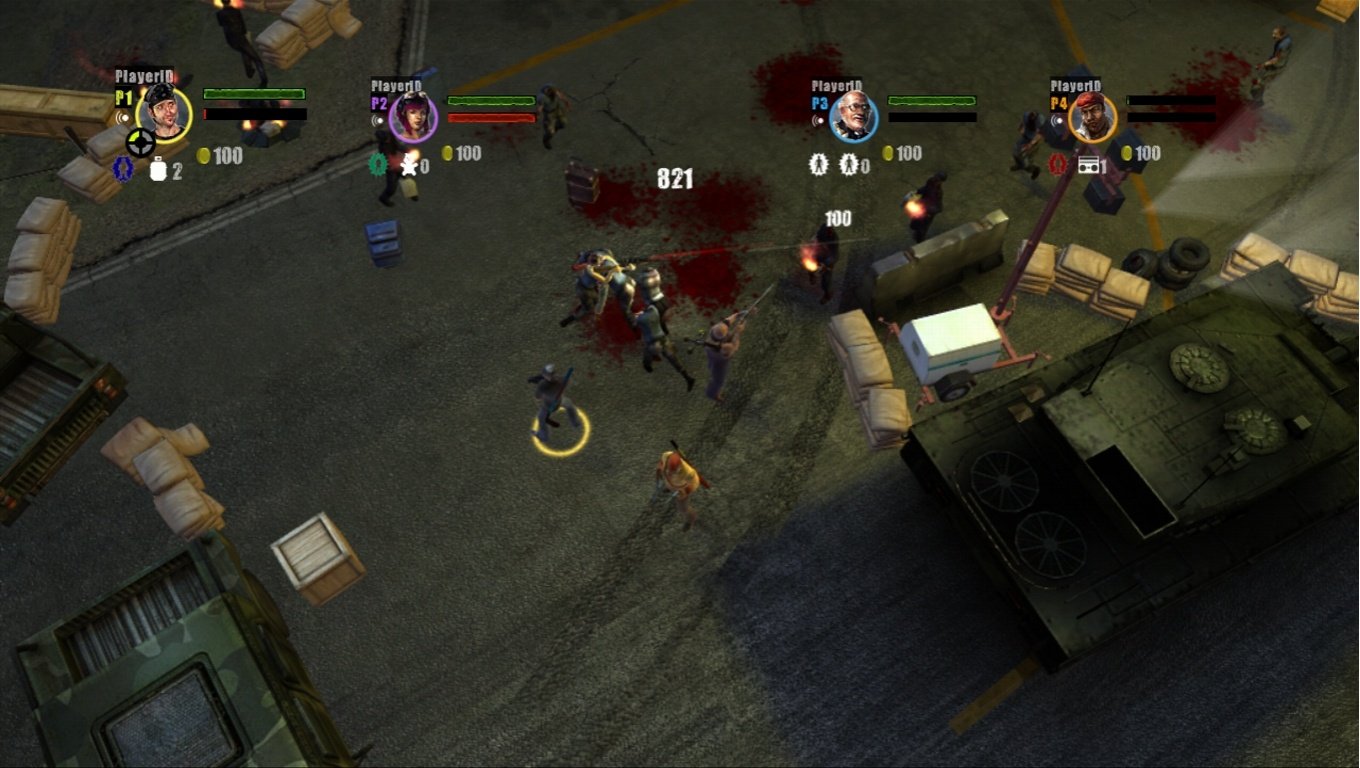Select P2's green multiplier wreath badge

click(378, 166)
